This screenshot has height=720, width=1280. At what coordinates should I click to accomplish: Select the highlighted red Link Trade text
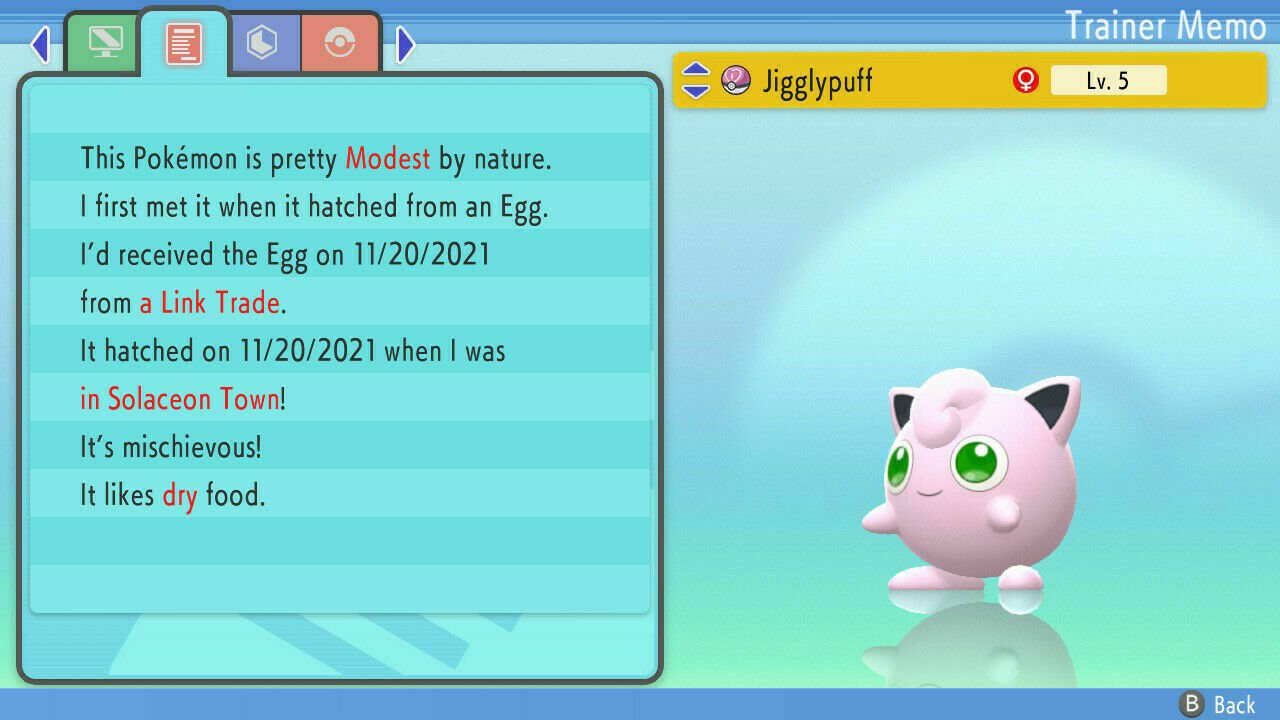coord(210,302)
